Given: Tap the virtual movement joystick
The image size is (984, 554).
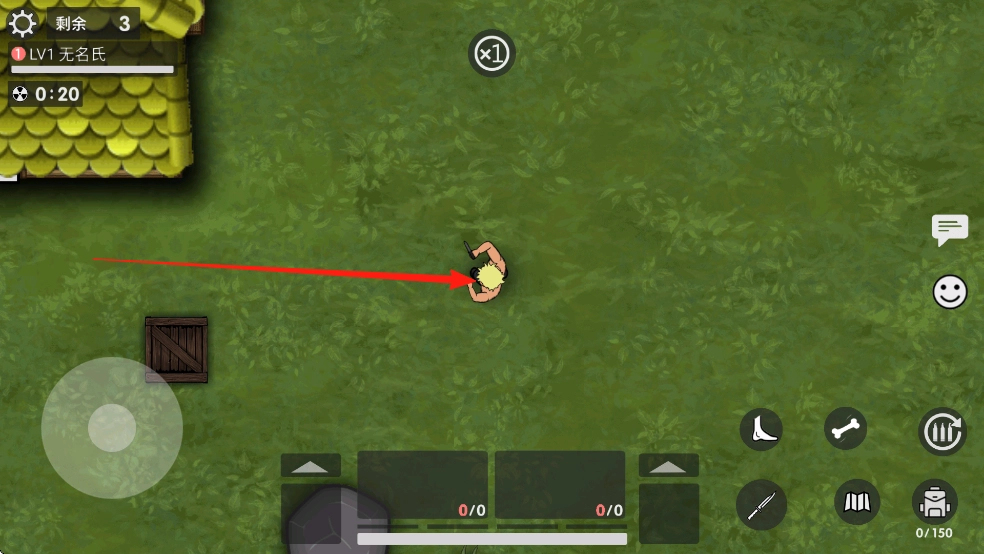Looking at the screenshot, I should [x=112, y=428].
